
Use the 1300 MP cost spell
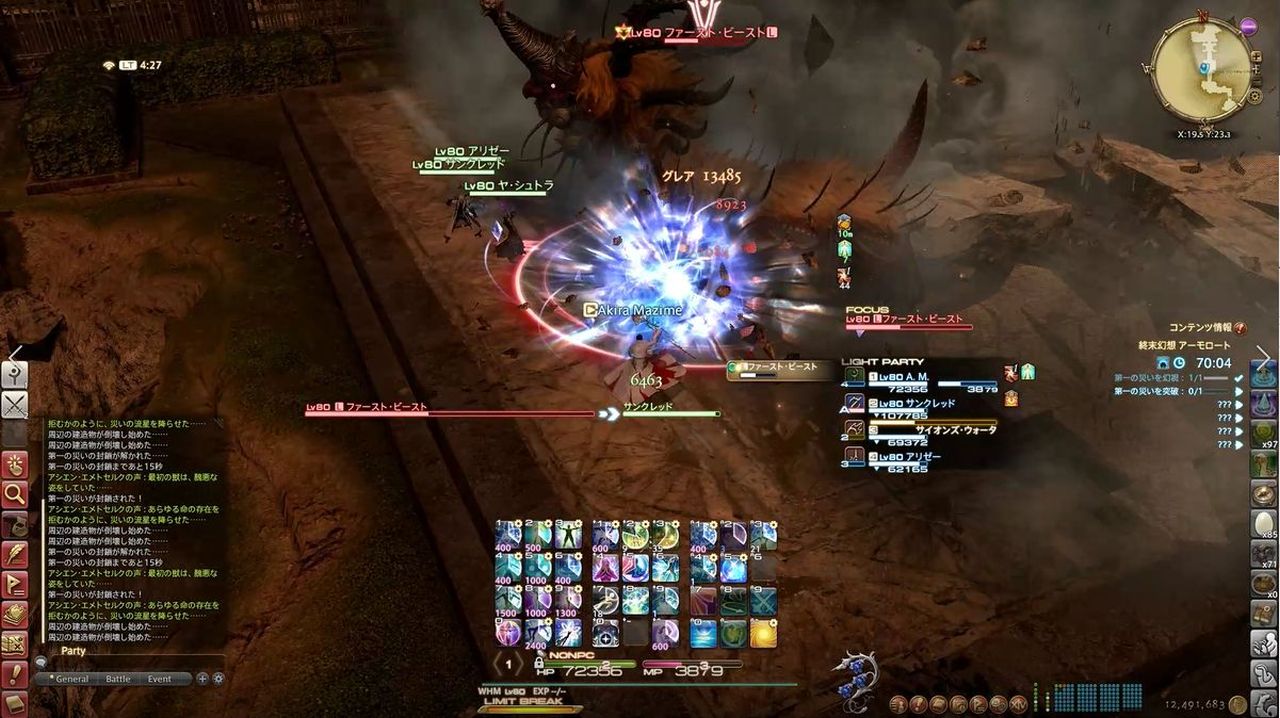pyautogui.click(x=569, y=600)
